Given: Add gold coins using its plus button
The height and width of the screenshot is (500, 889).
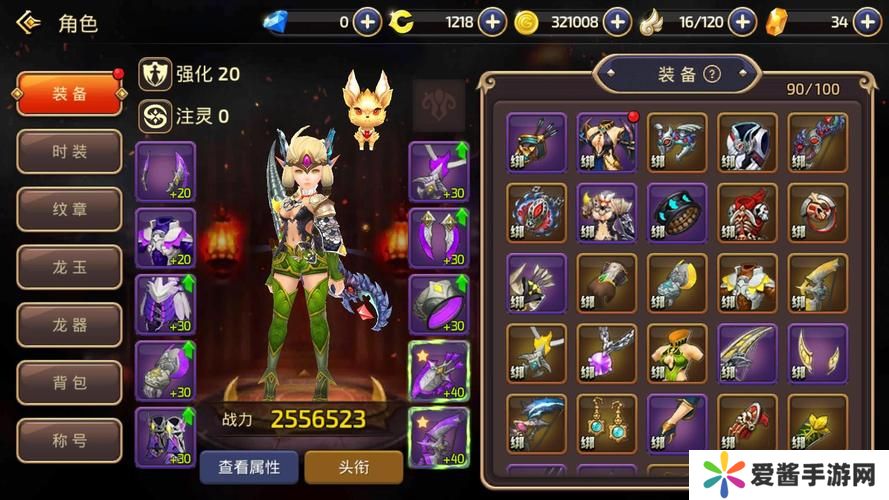Looking at the screenshot, I should pos(618,21).
